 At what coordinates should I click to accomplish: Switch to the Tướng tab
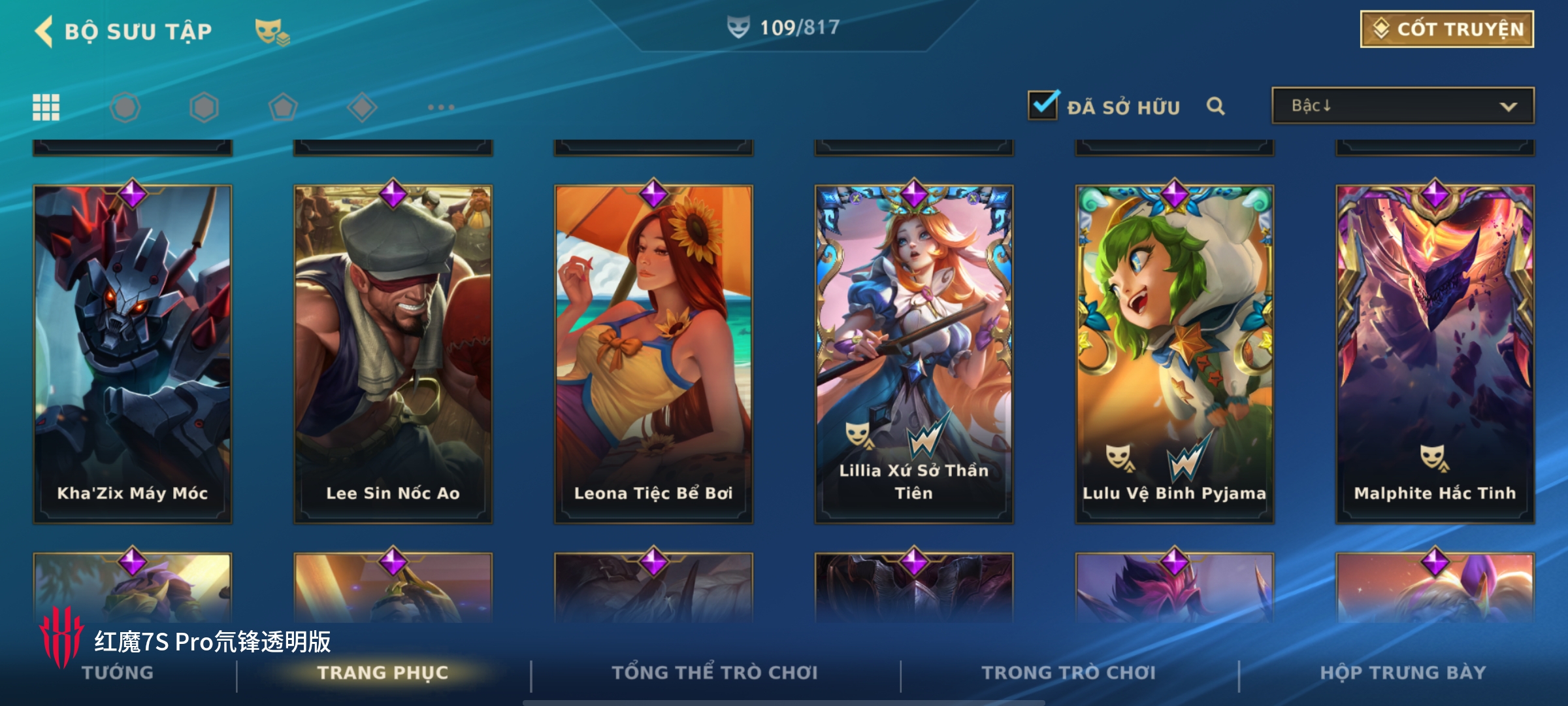tap(118, 673)
